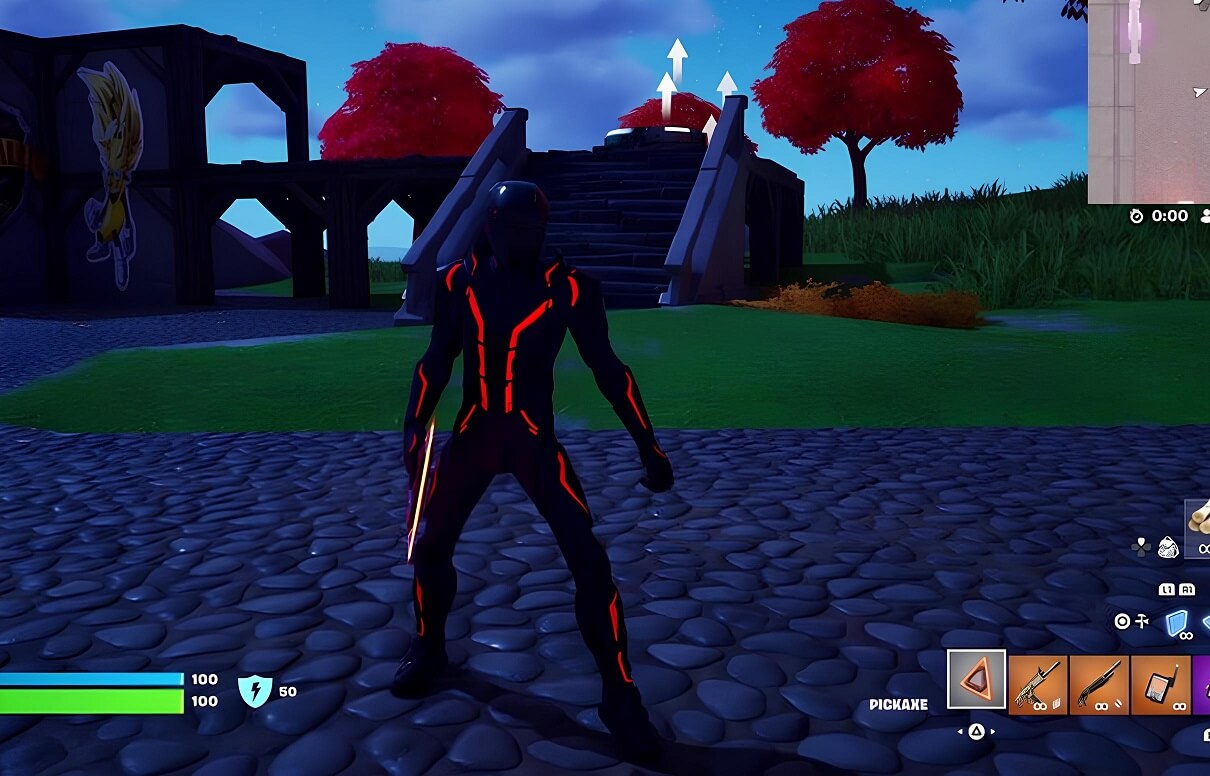Open the minimap
Screen dimensions: 1210x776
coord(1149,100)
